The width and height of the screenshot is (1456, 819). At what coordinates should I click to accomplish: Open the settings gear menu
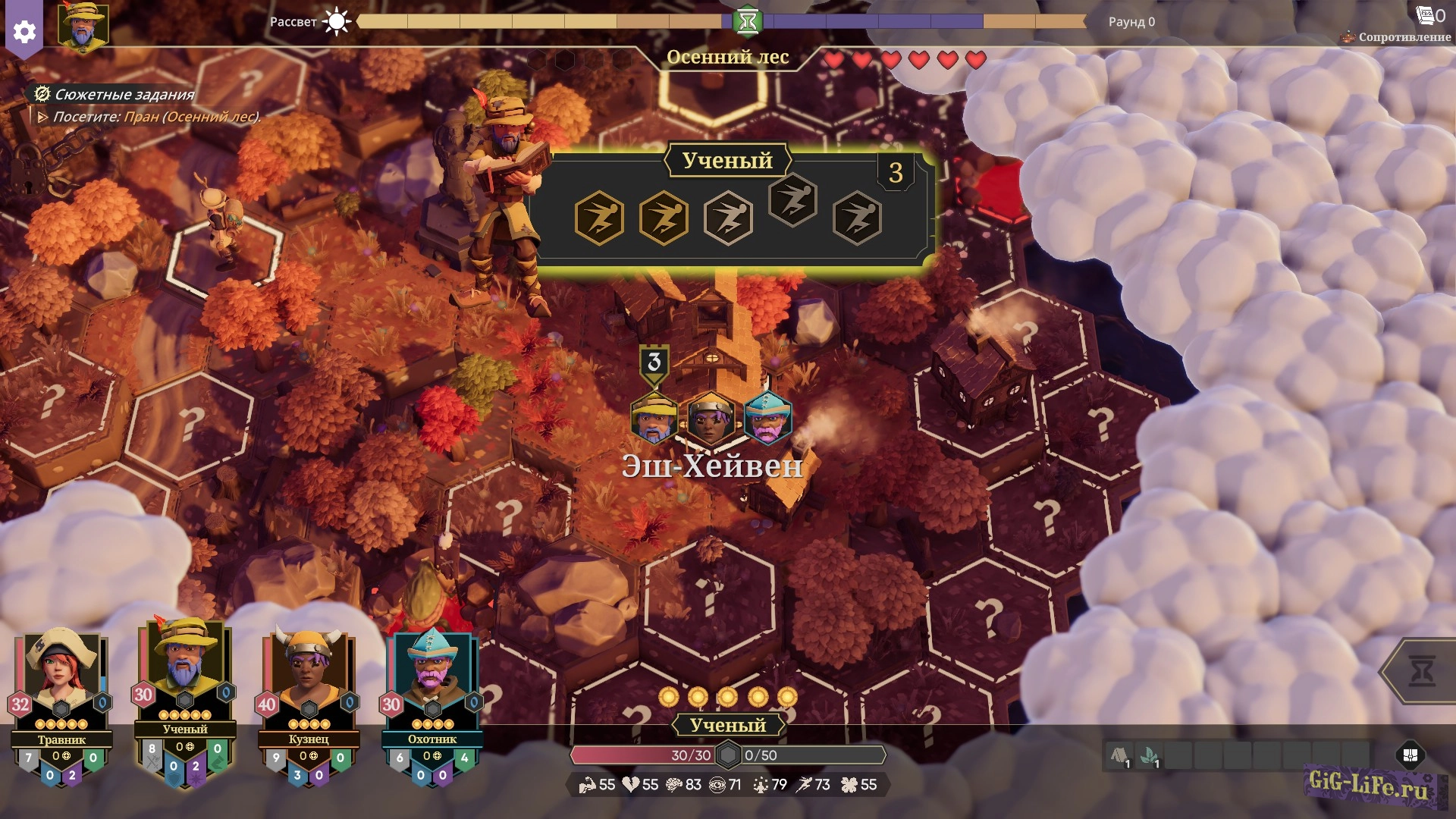(24, 31)
